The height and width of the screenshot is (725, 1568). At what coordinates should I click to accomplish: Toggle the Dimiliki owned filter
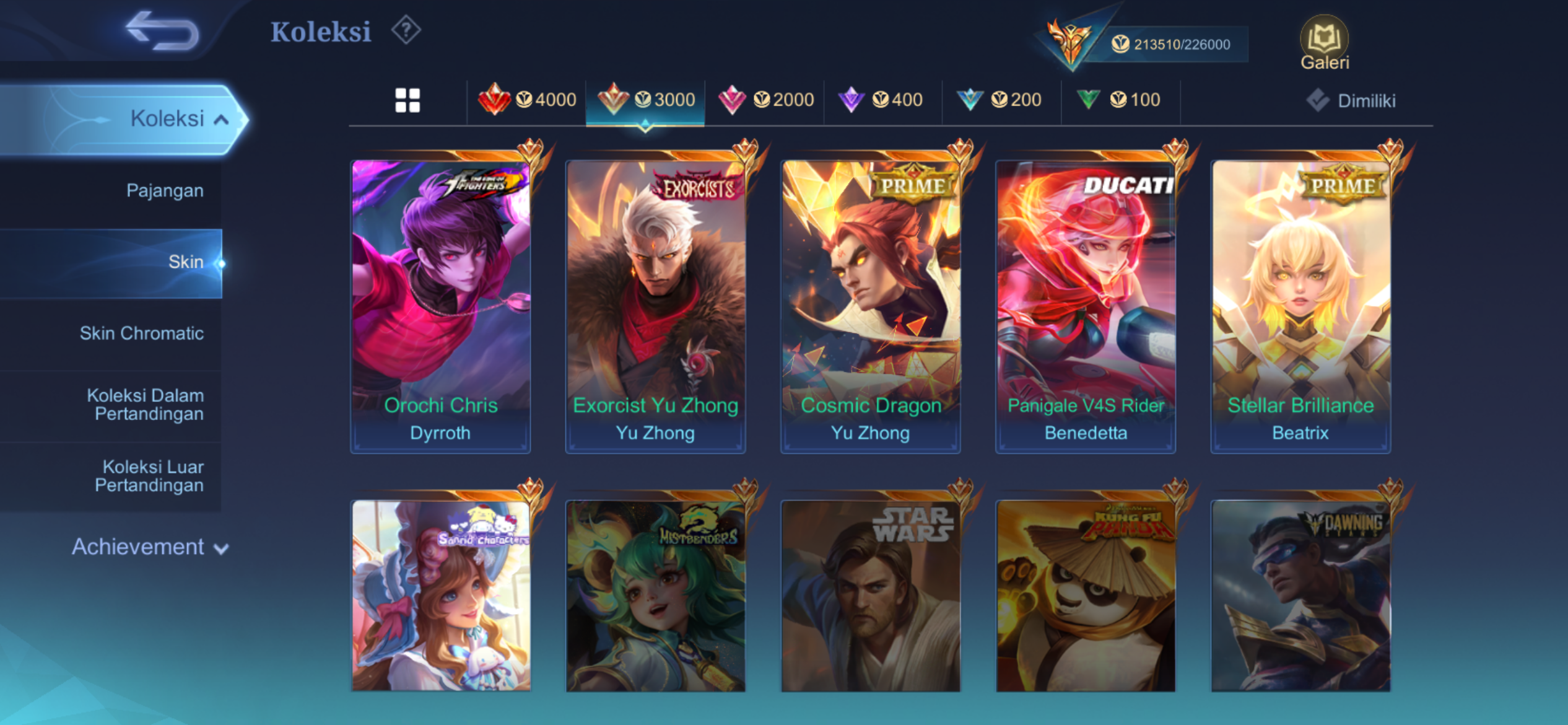tap(1351, 101)
